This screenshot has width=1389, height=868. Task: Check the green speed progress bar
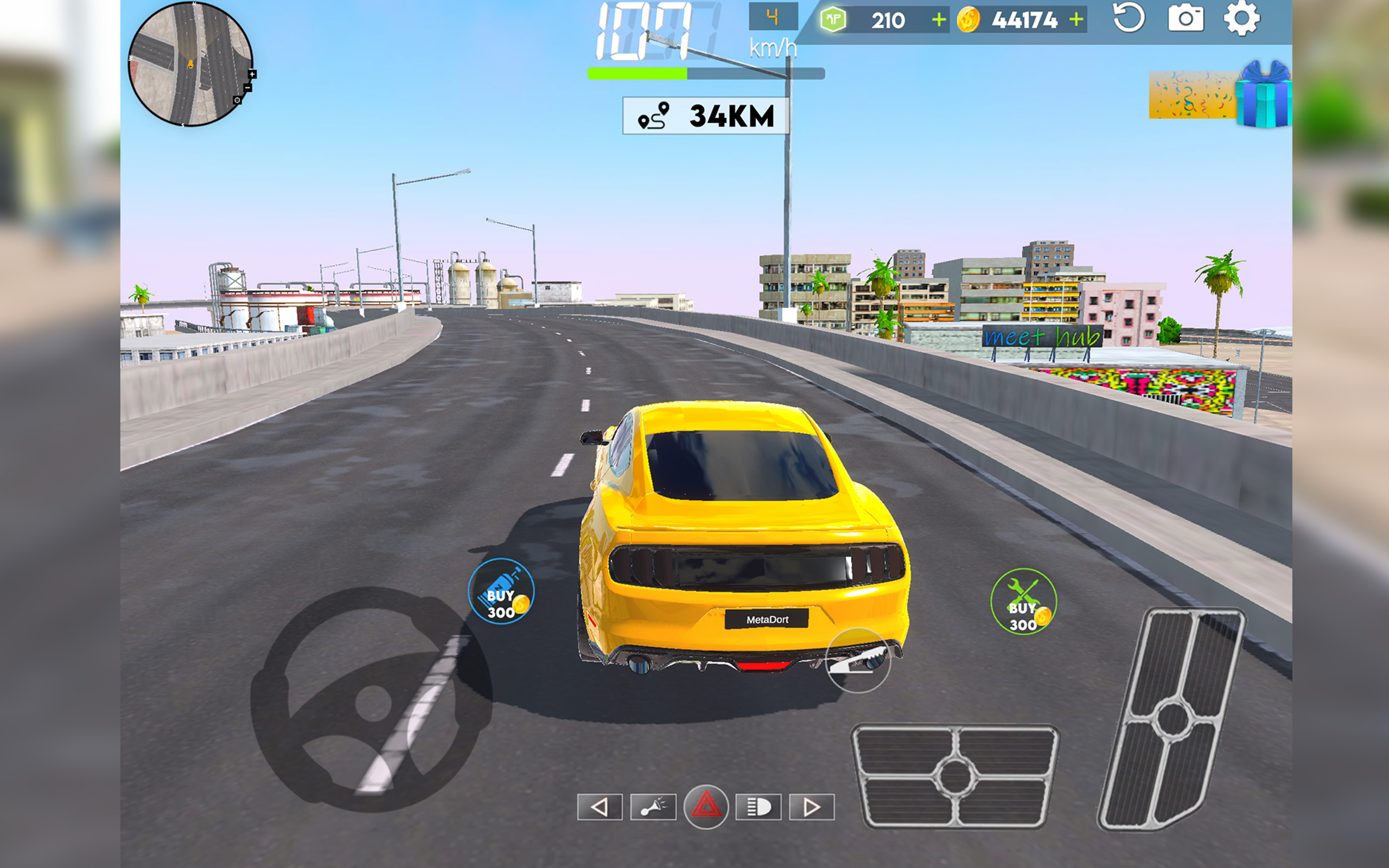tap(637, 73)
